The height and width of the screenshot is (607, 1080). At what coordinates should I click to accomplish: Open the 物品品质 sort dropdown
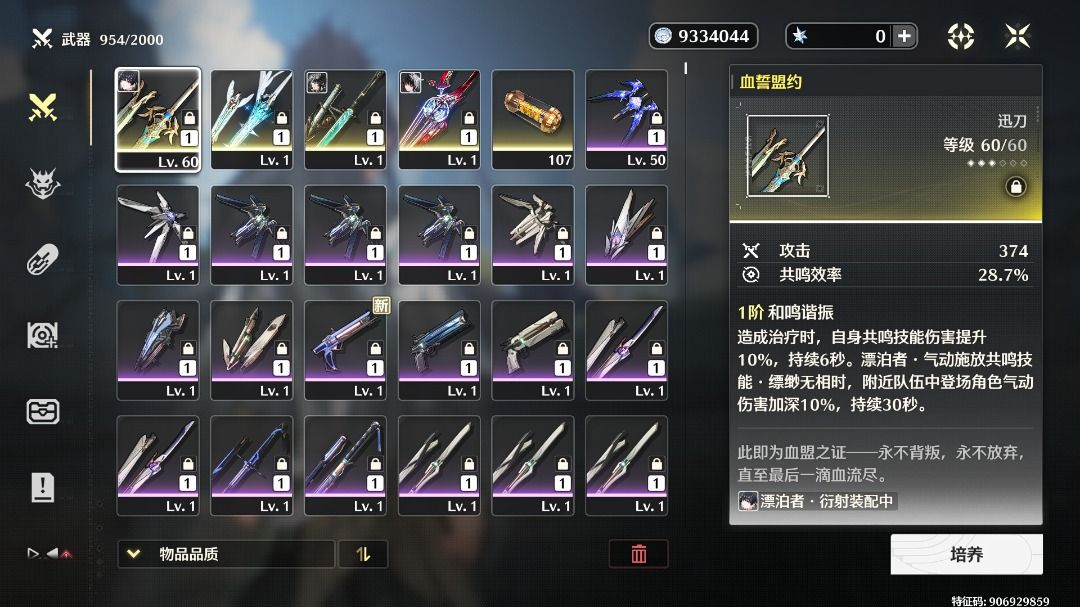pos(226,554)
